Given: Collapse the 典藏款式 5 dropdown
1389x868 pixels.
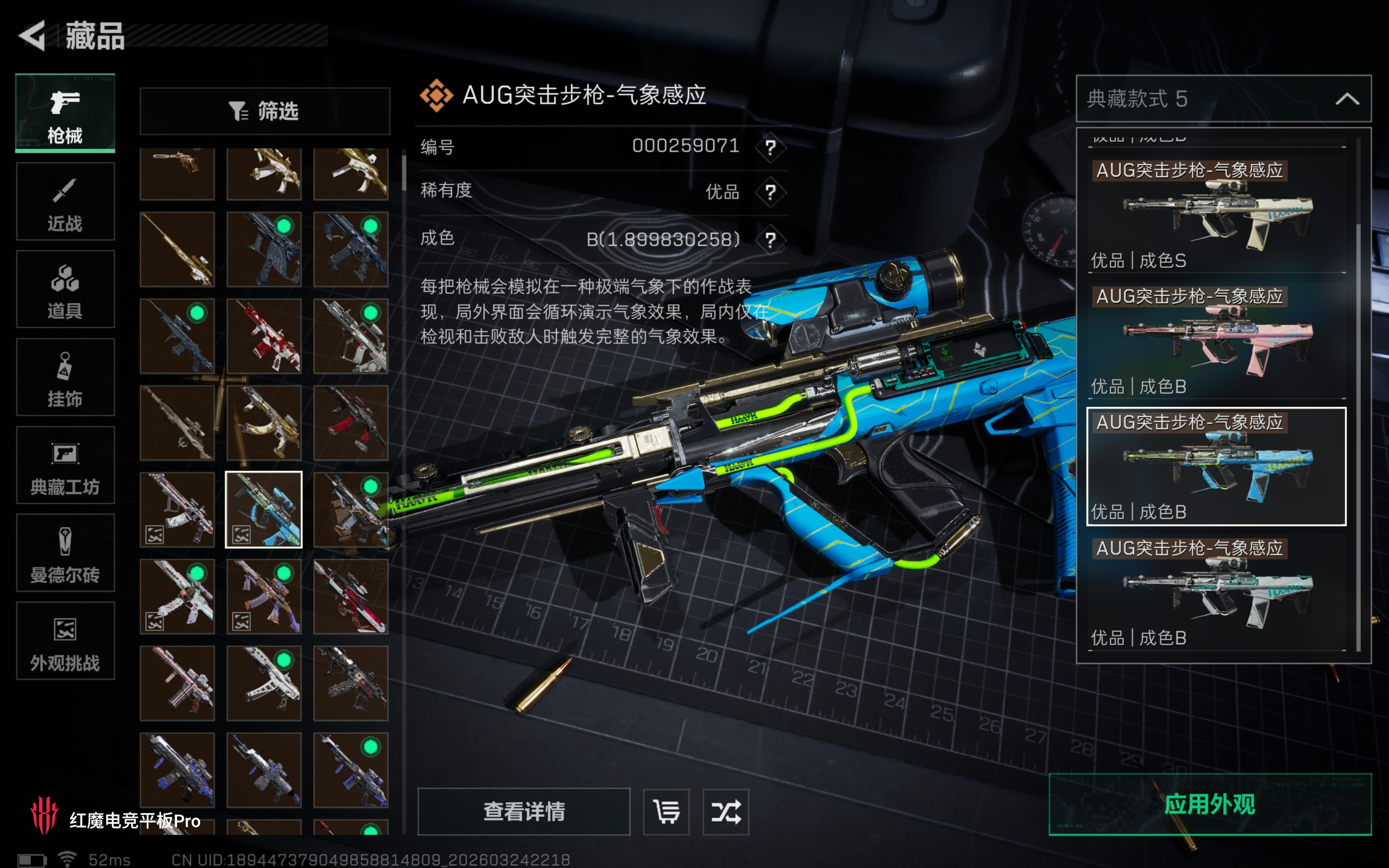Looking at the screenshot, I should coord(1347,99).
